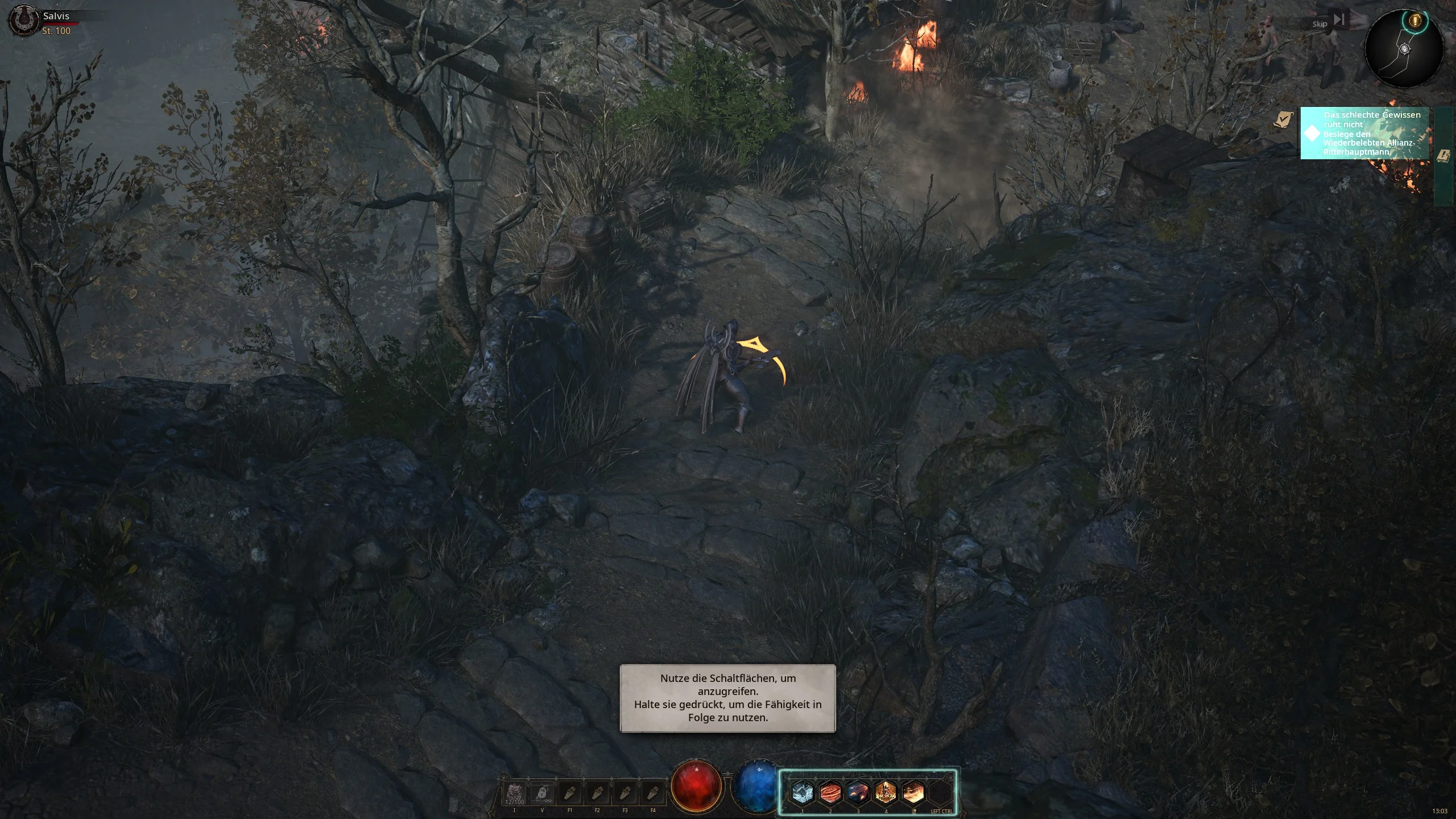Activate the ice shard ability in slot 1

tap(803, 792)
